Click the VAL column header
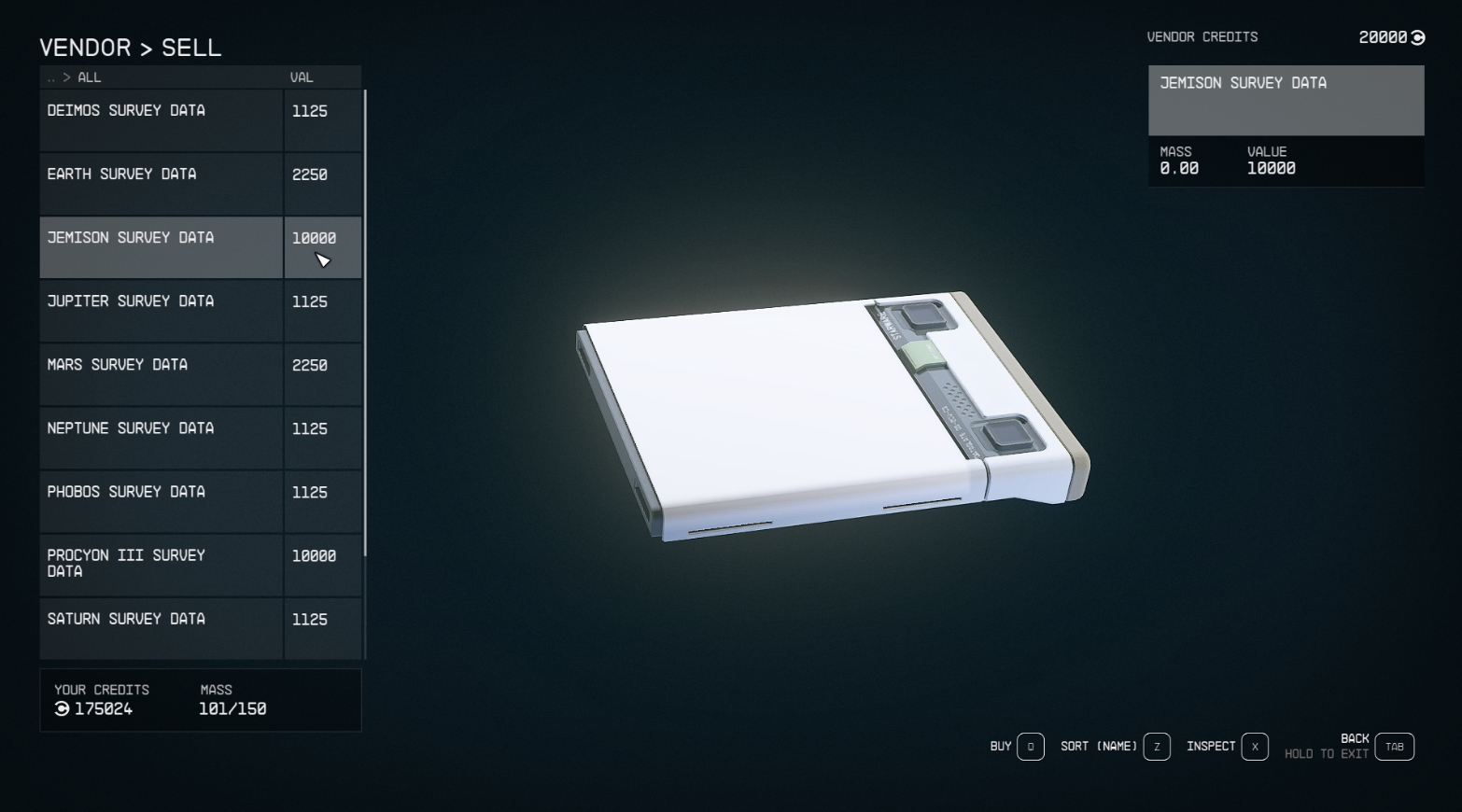 [x=302, y=77]
